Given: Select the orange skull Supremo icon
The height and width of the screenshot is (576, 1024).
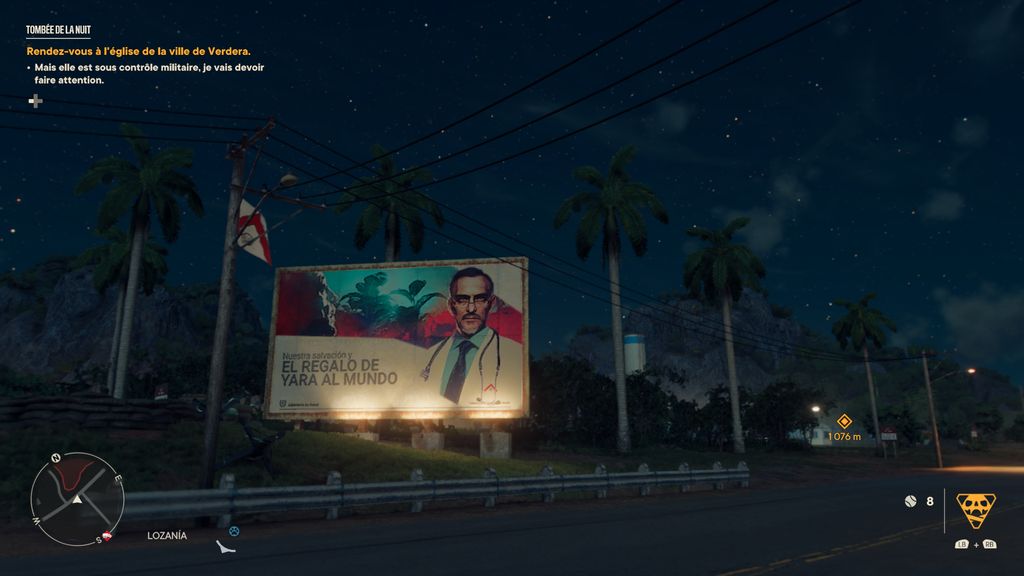Looking at the screenshot, I should click(x=975, y=509).
